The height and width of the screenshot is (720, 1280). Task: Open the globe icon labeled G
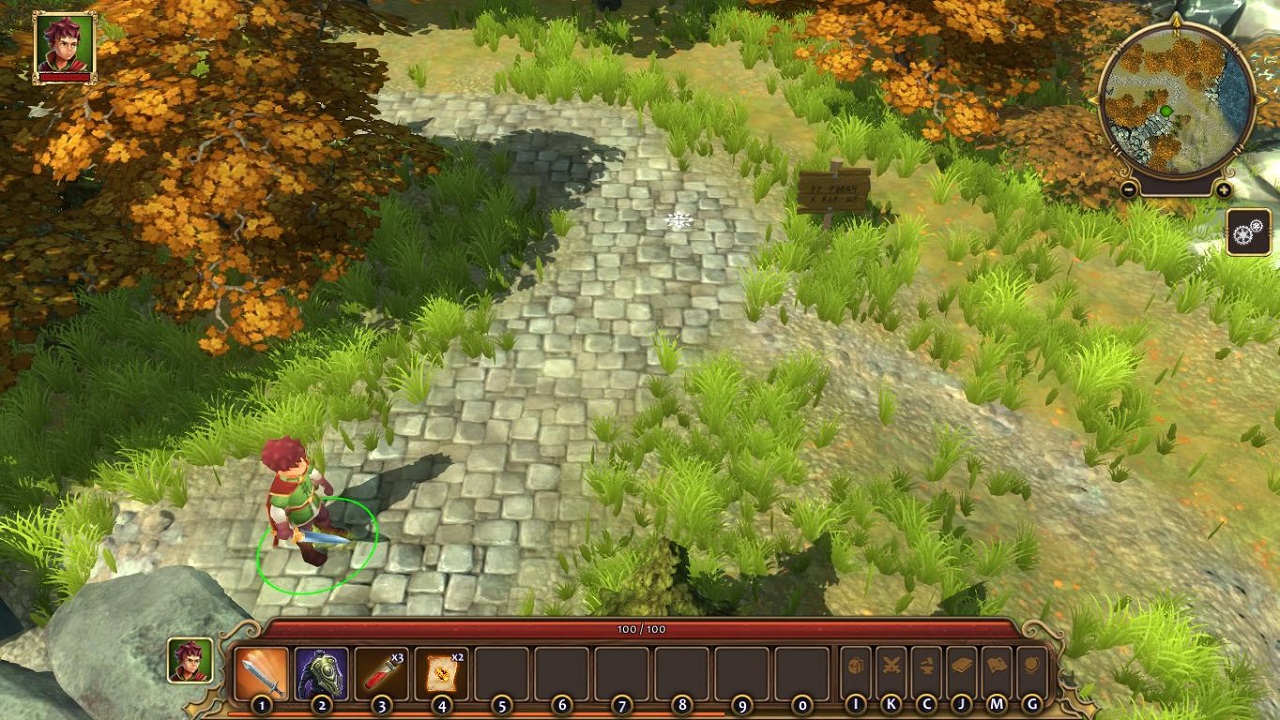tap(1031, 667)
